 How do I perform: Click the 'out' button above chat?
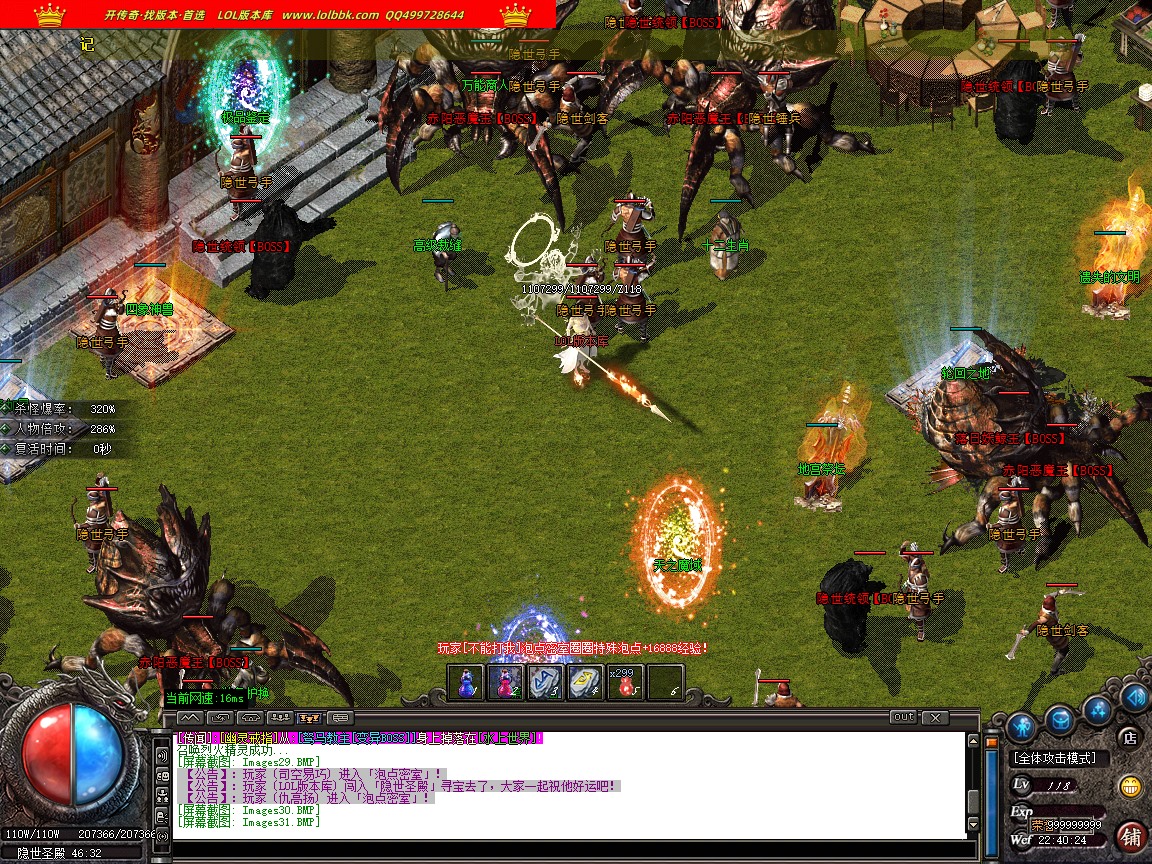903,717
